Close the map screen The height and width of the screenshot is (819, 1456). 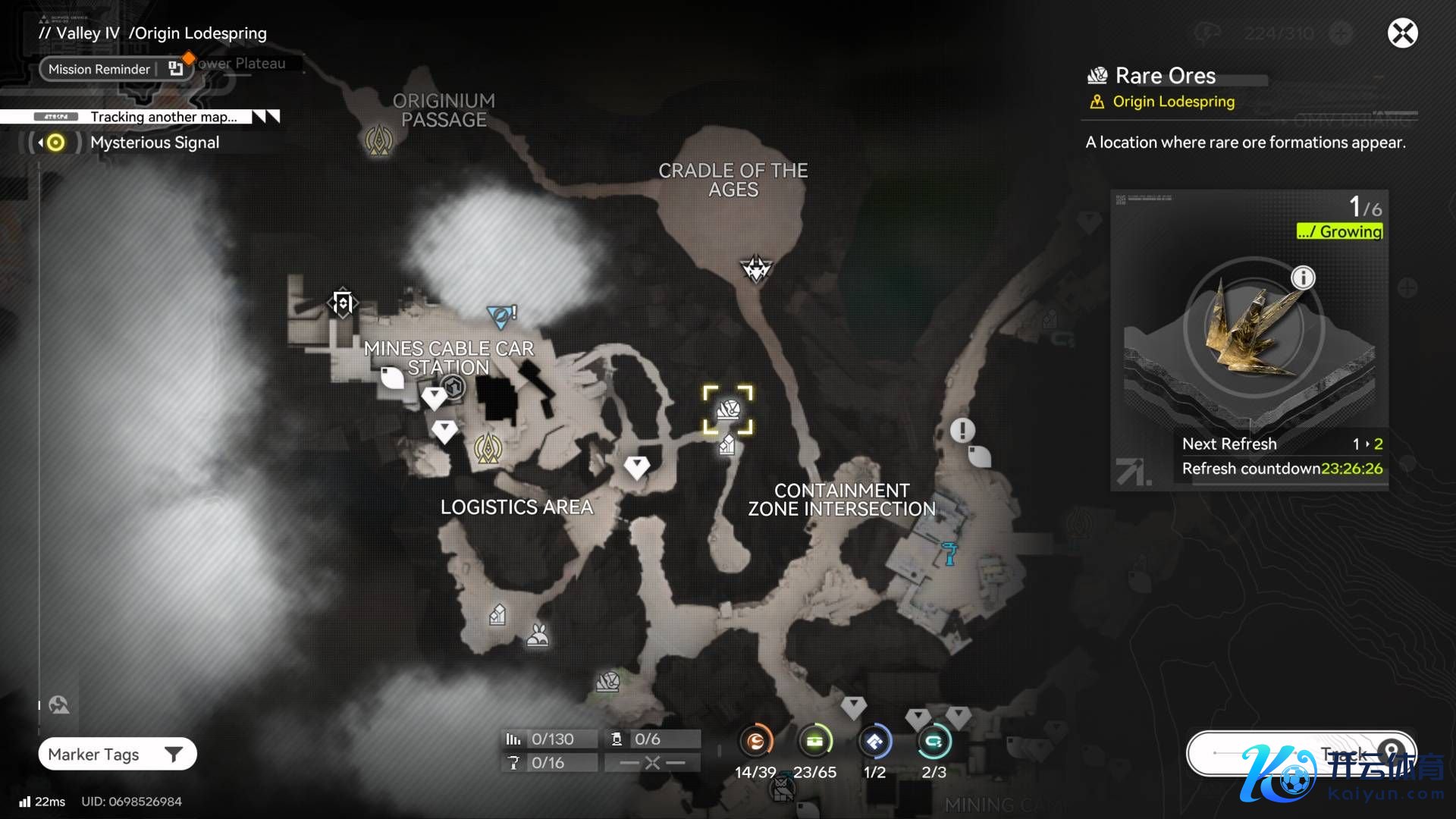point(1402,33)
